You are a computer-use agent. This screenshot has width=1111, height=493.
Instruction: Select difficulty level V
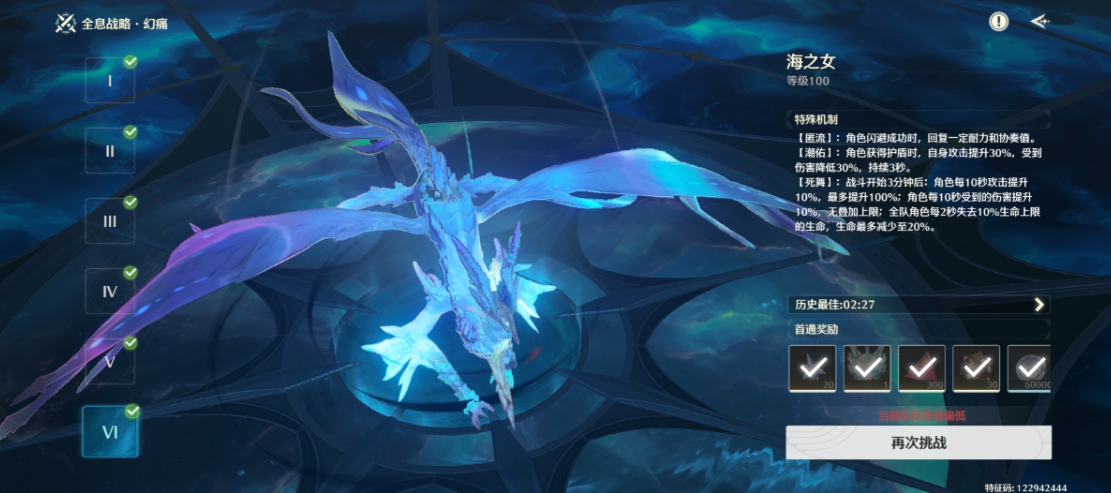110,361
